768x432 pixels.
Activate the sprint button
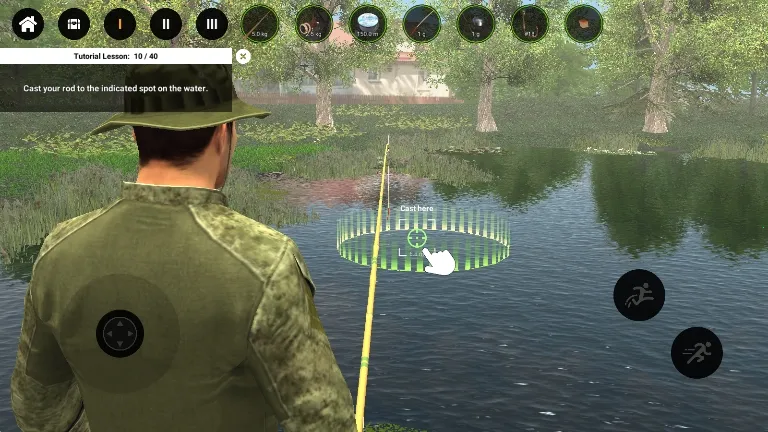(x=697, y=352)
